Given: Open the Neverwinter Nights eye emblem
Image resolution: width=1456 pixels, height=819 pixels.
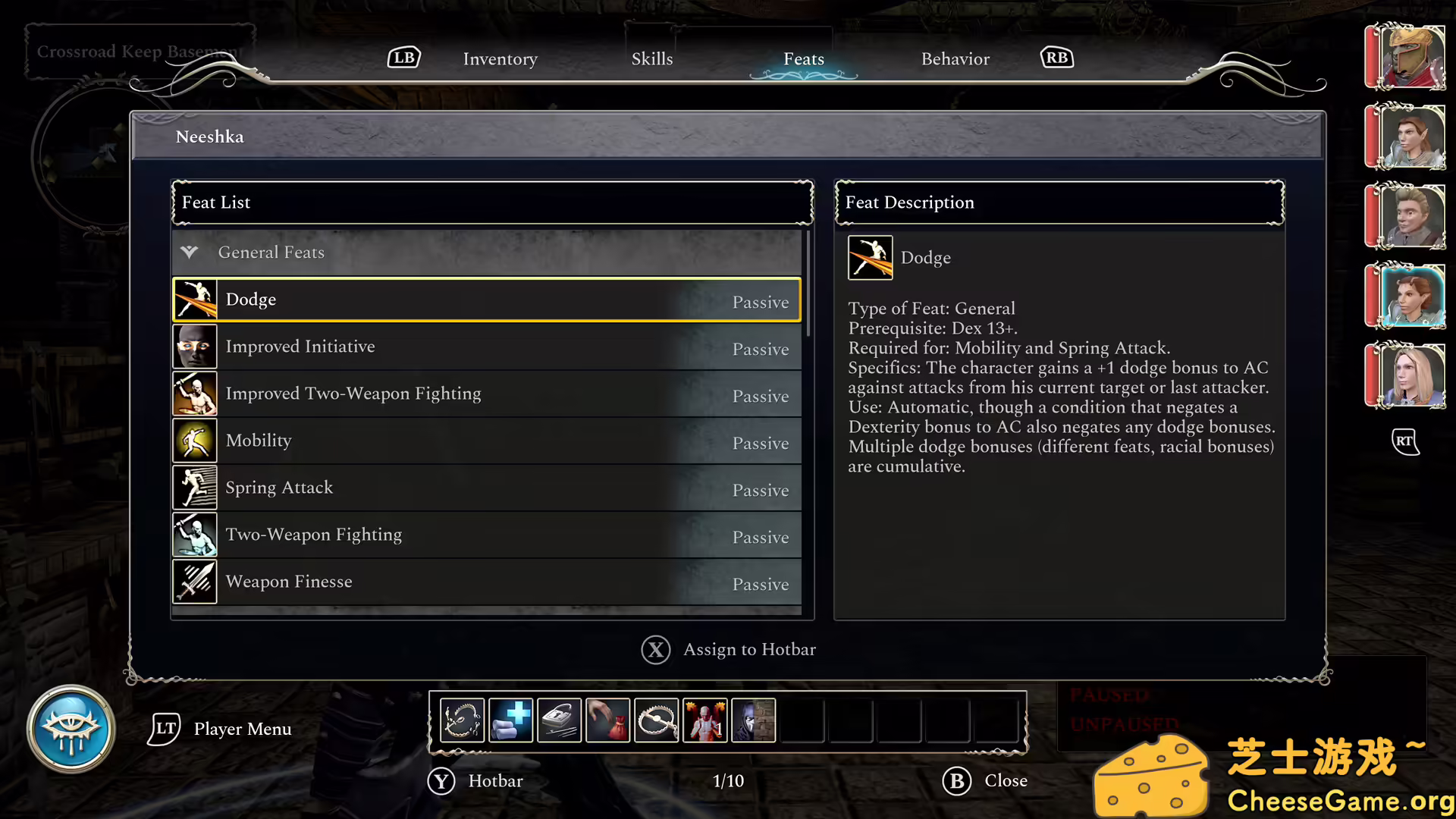Looking at the screenshot, I should click(x=71, y=729).
